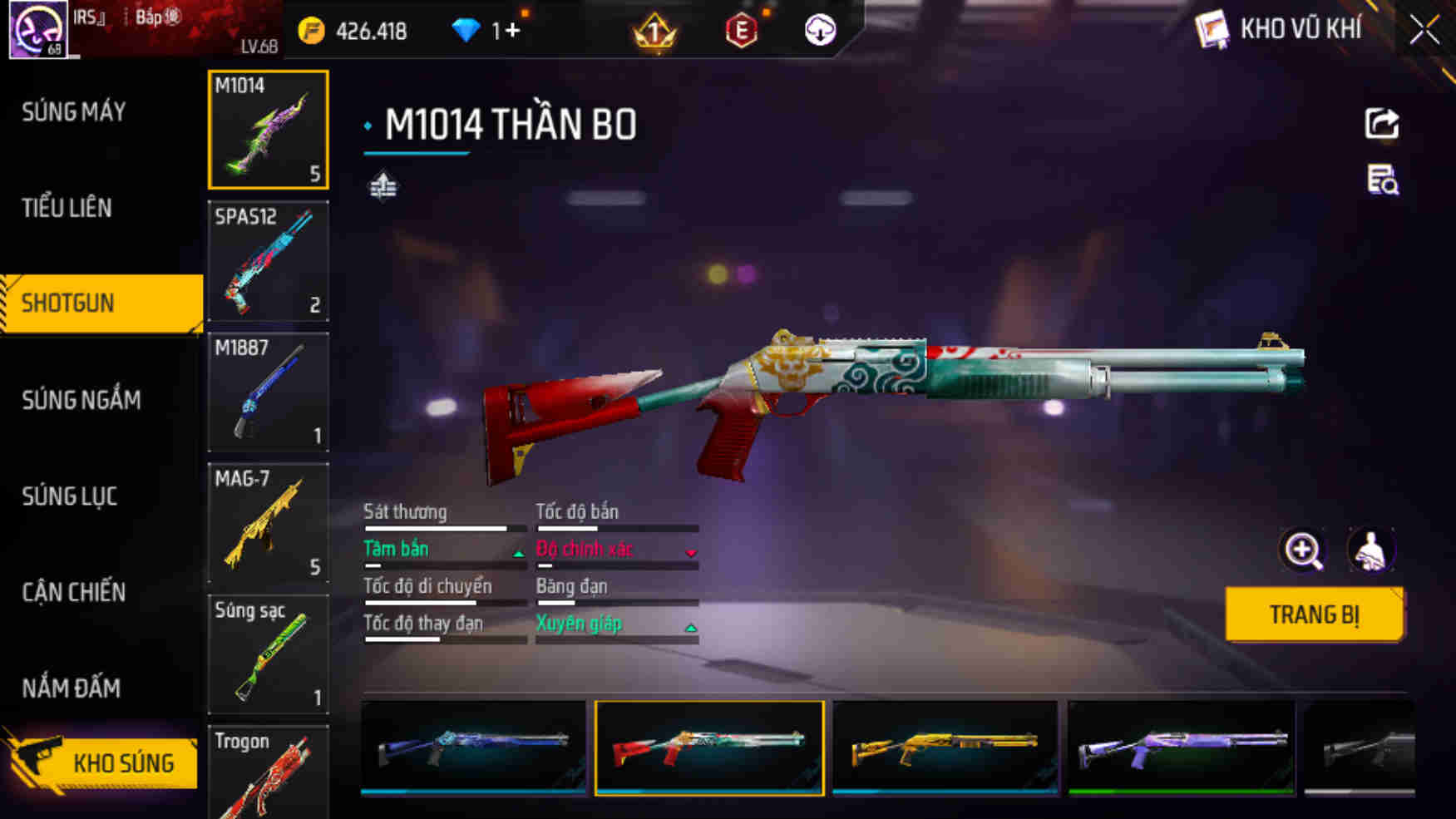The width and height of the screenshot is (1456, 819).
Task: Open KHO SÚNG gun inventory
Action: [125, 762]
